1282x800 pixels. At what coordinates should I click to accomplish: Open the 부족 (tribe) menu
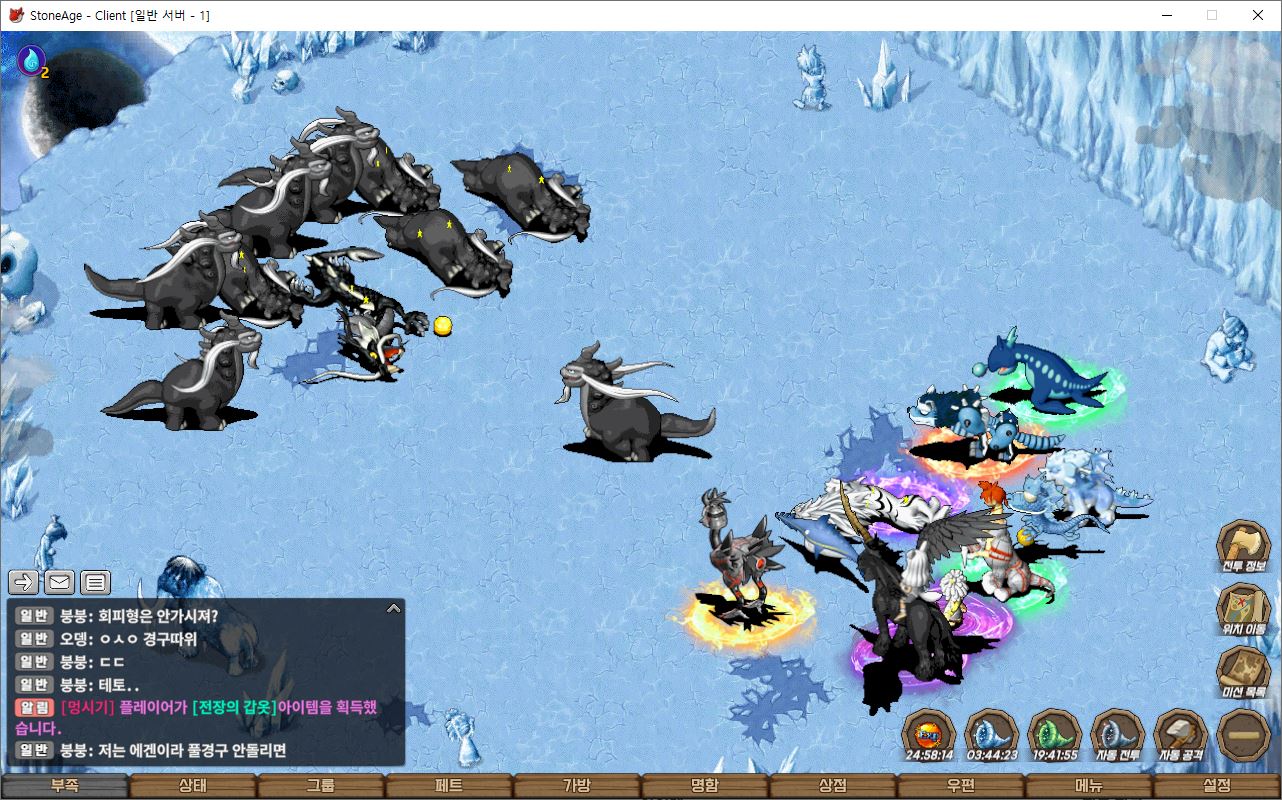click(64, 786)
